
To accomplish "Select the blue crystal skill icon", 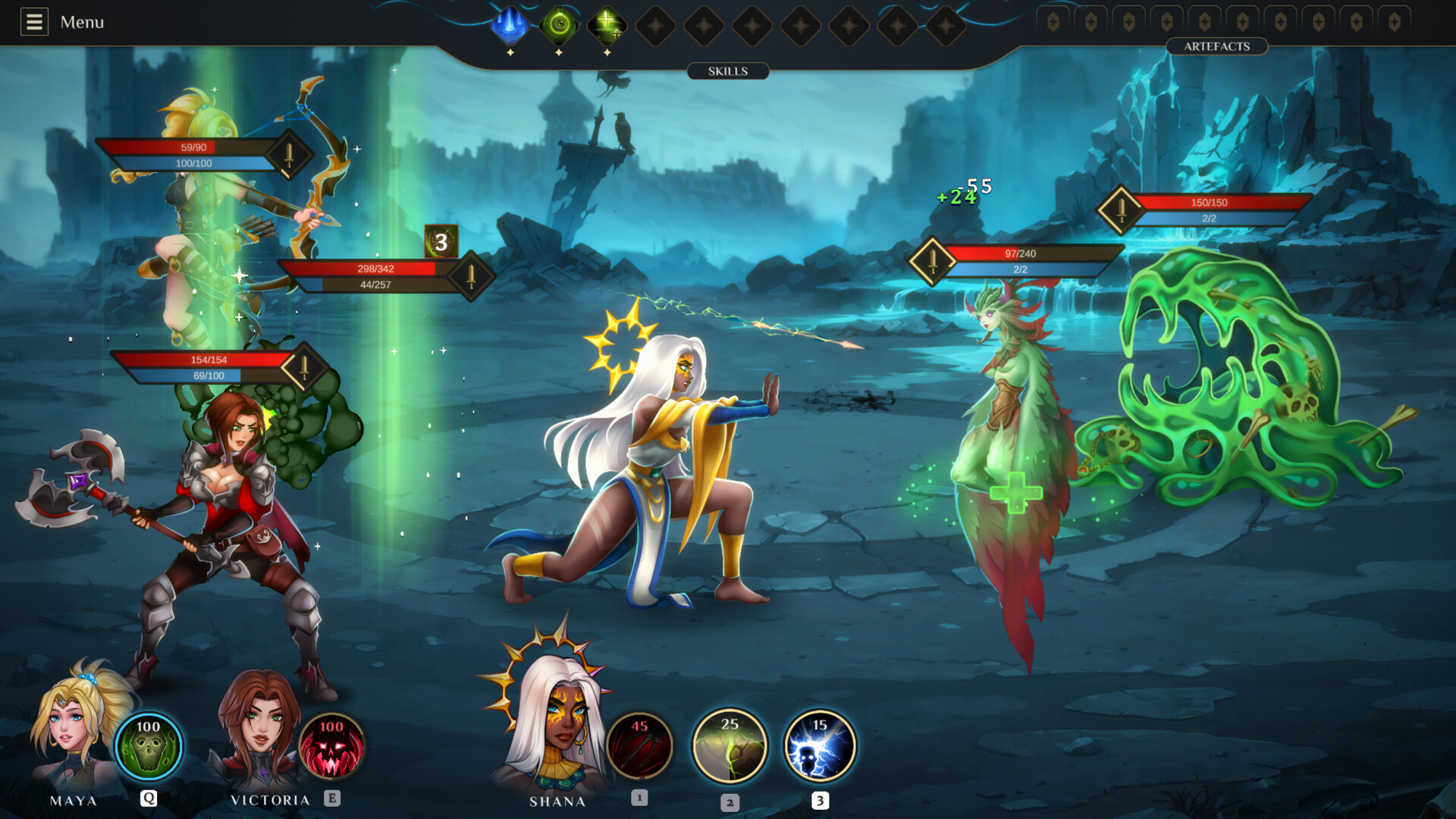I will coord(510,25).
